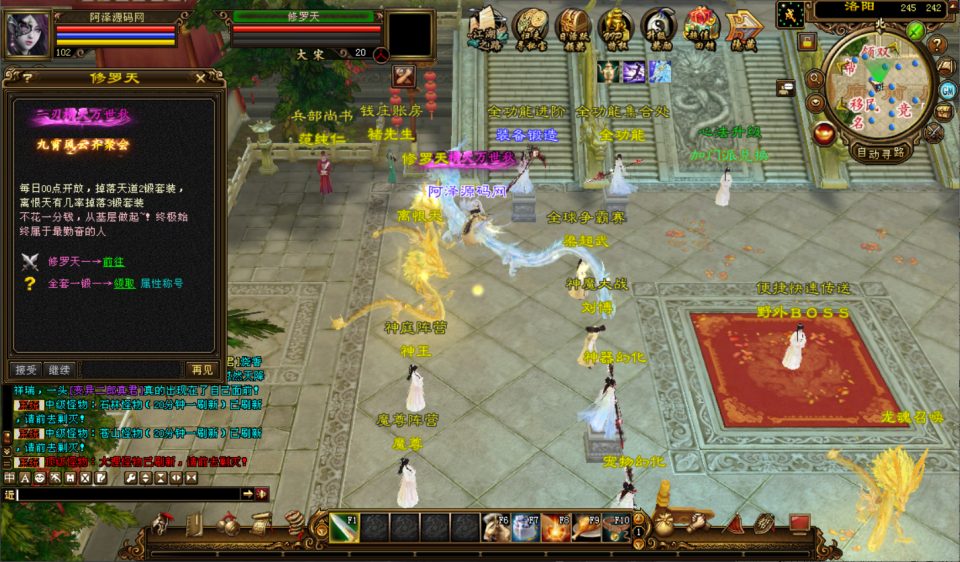Click the 隐藏 hide menu icon

pos(744,28)
